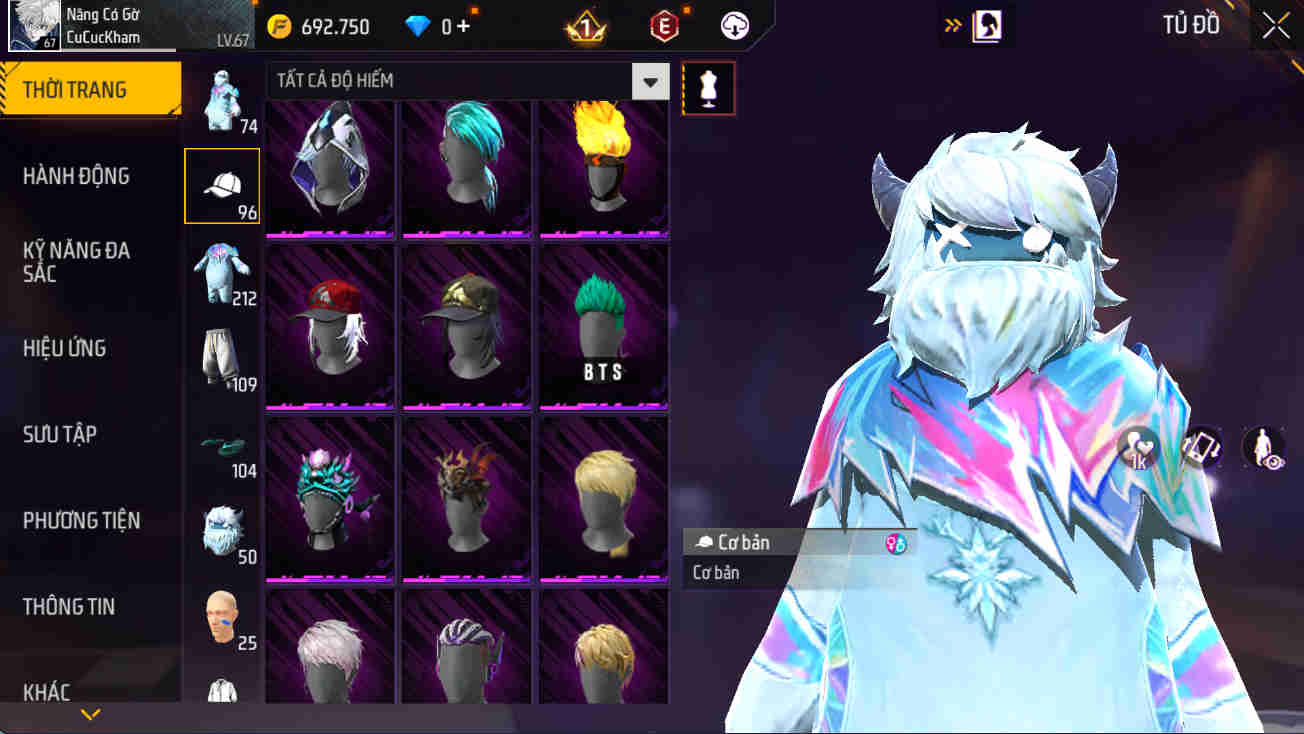Click the double arrow expander in top bar
The height and width of the screenshot is (734, 1304).
pyautogui.click(x=951, y=25)
